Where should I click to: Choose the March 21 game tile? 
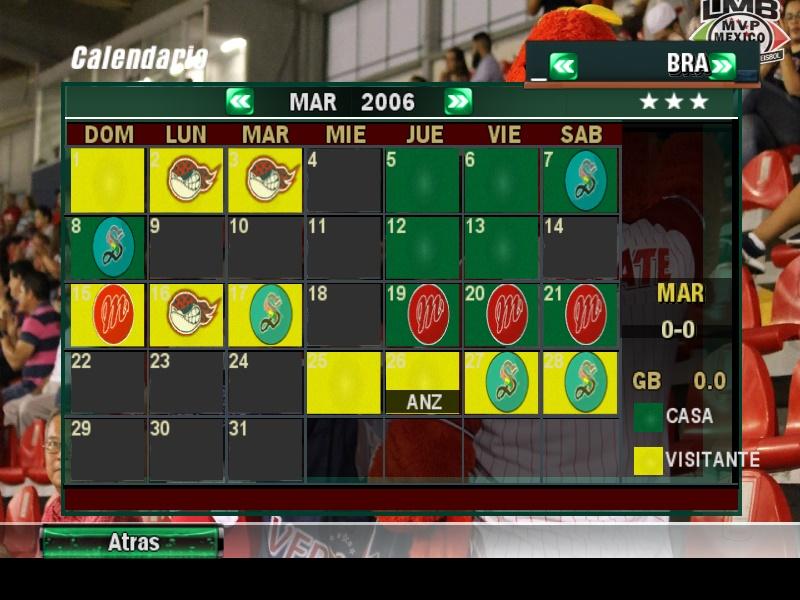pyautogui.click(x=580, y=315)
